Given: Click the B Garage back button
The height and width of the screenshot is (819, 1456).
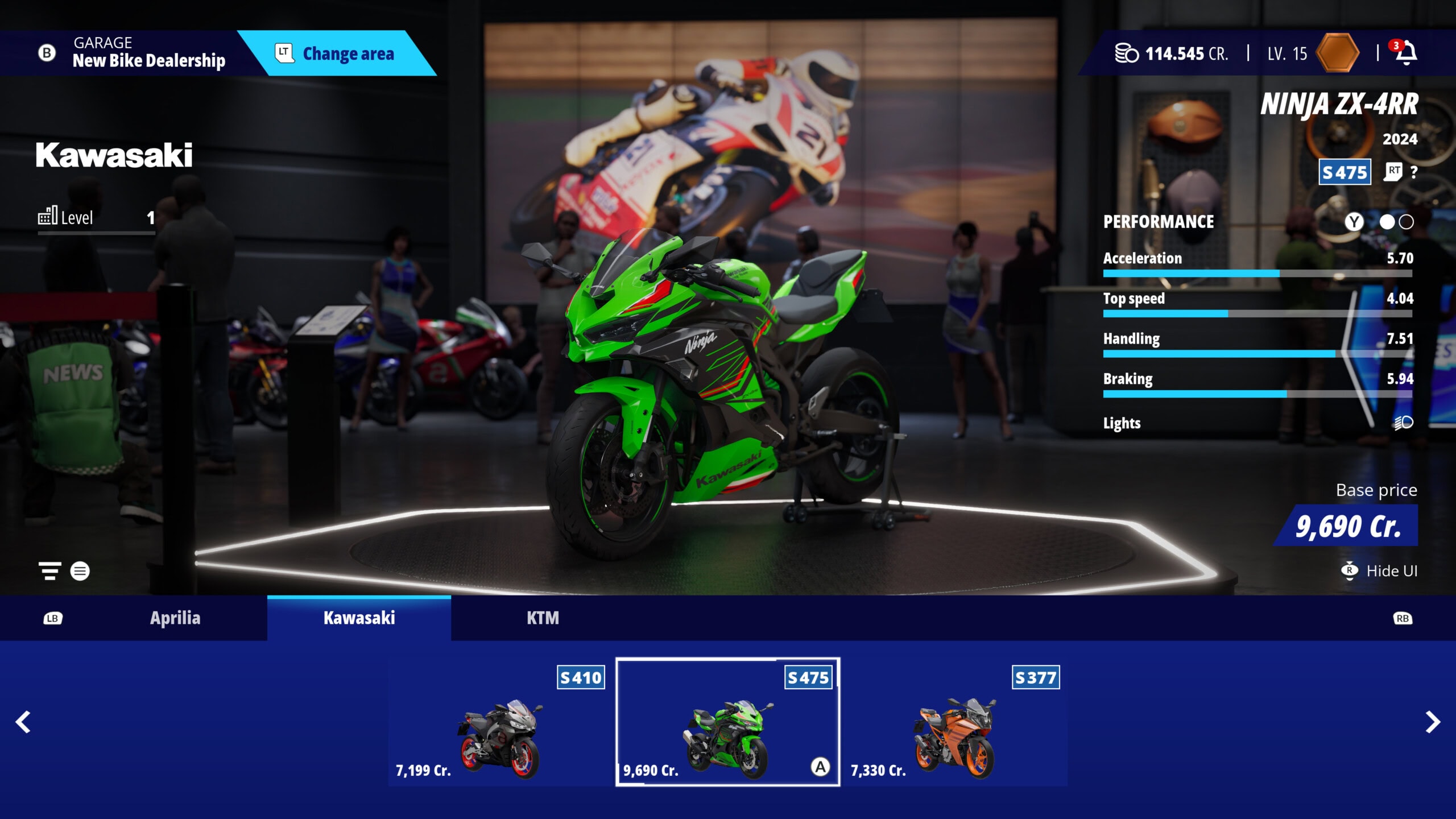Looking at the screenshot, I should point(44,53).
